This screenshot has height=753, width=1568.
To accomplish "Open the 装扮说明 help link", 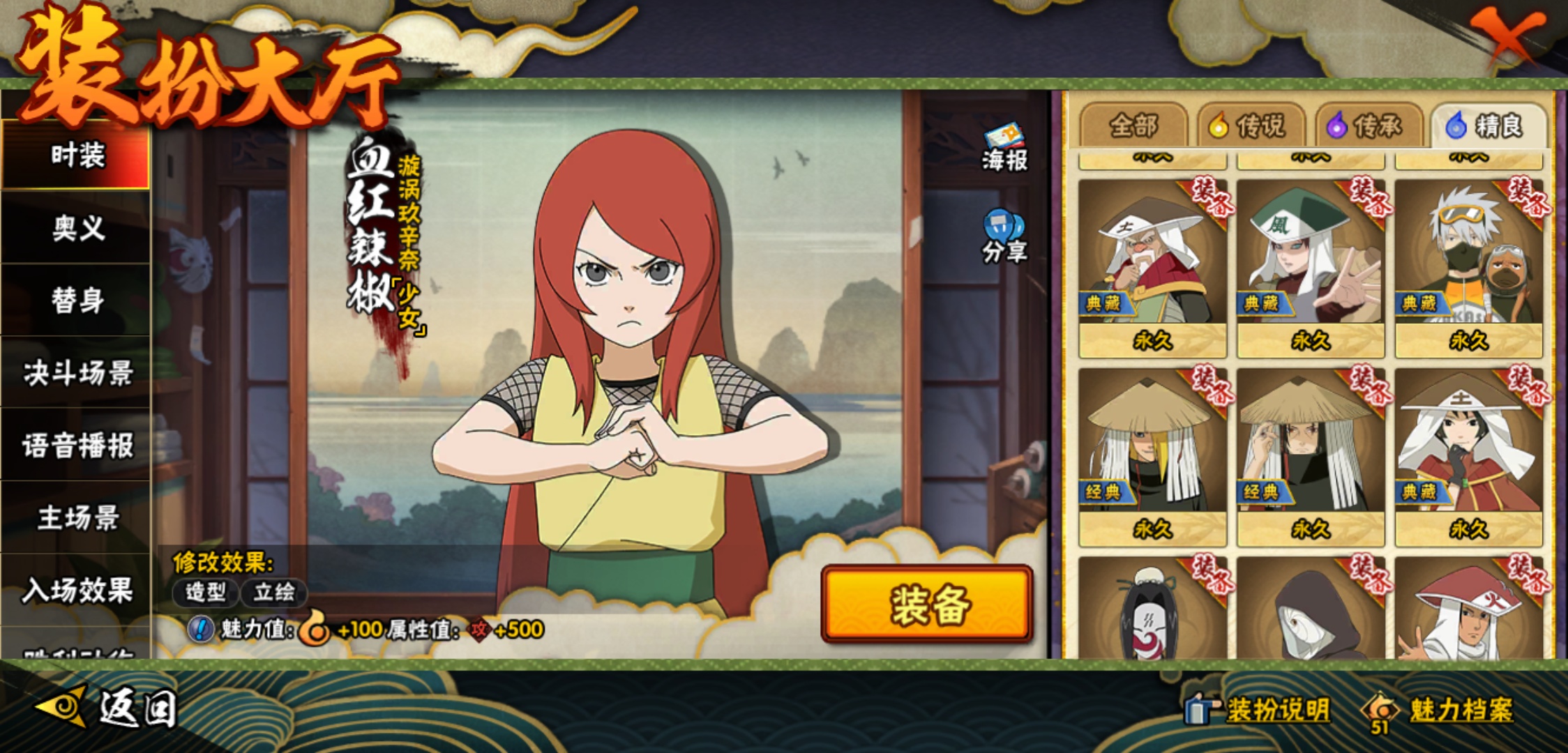I will click(1259, 710).
